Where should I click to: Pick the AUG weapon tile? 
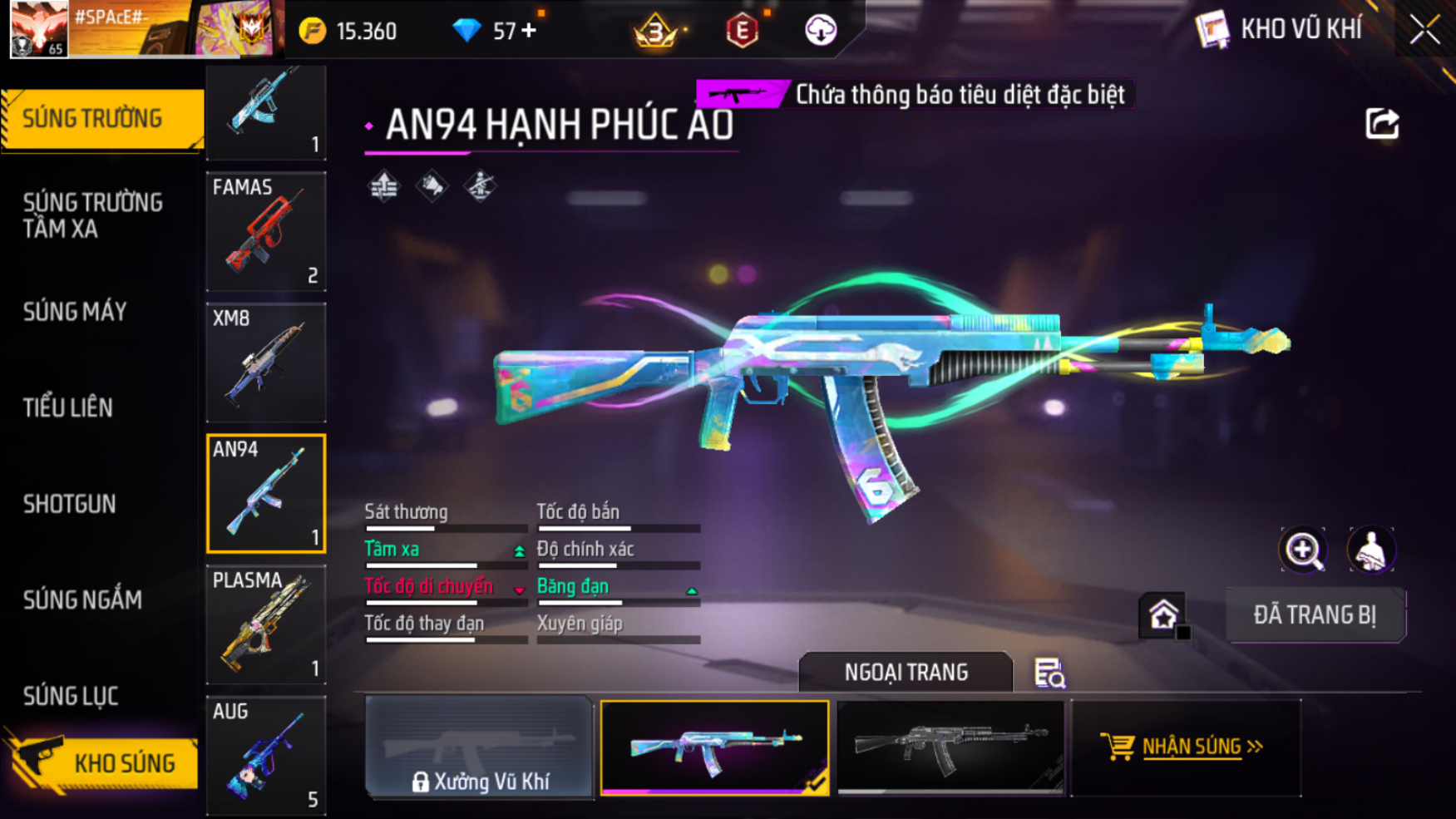click(266, 755)
